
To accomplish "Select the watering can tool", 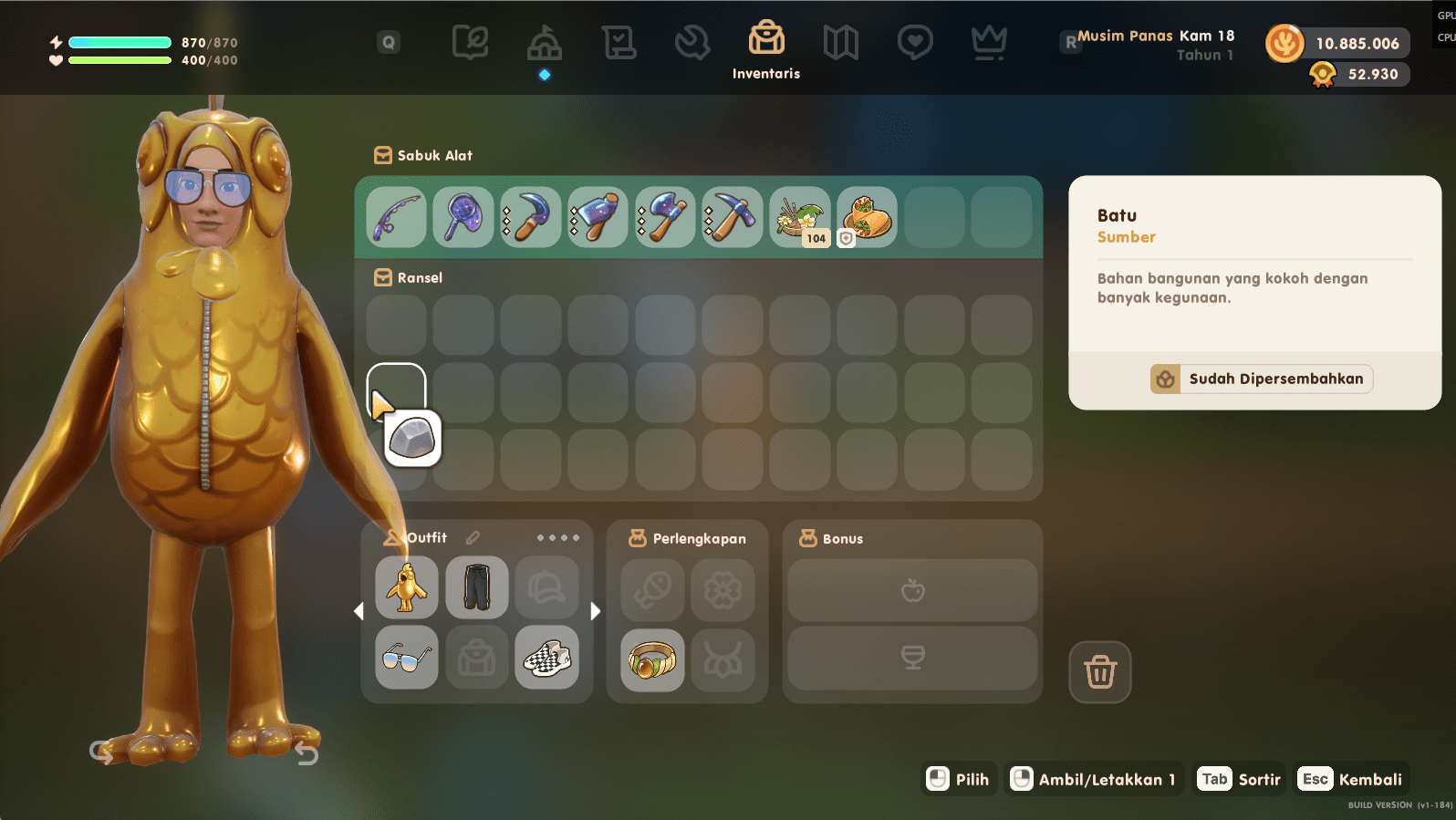I will click(x=598, y=217).
